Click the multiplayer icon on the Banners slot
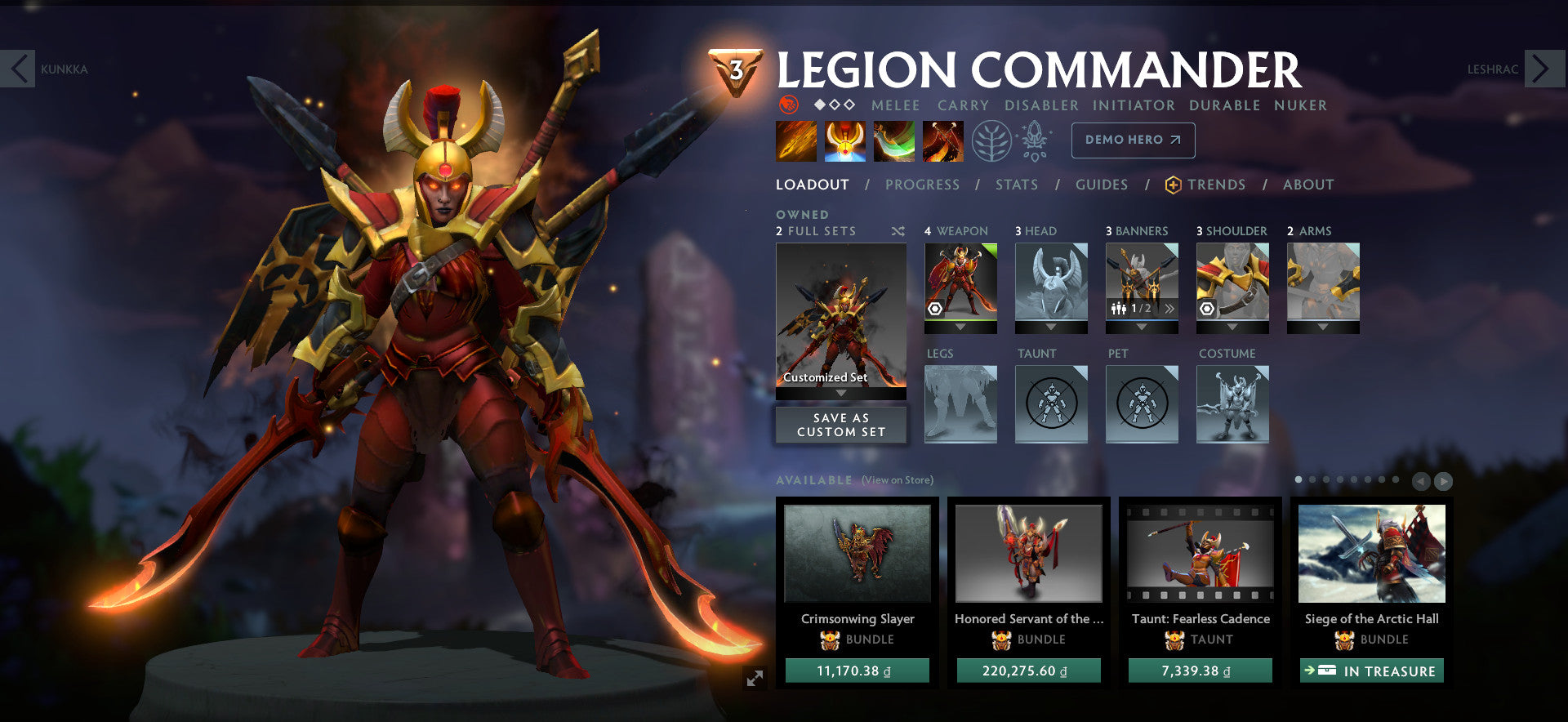Viewport: 1568px width, 722px height. point(1119,309)
